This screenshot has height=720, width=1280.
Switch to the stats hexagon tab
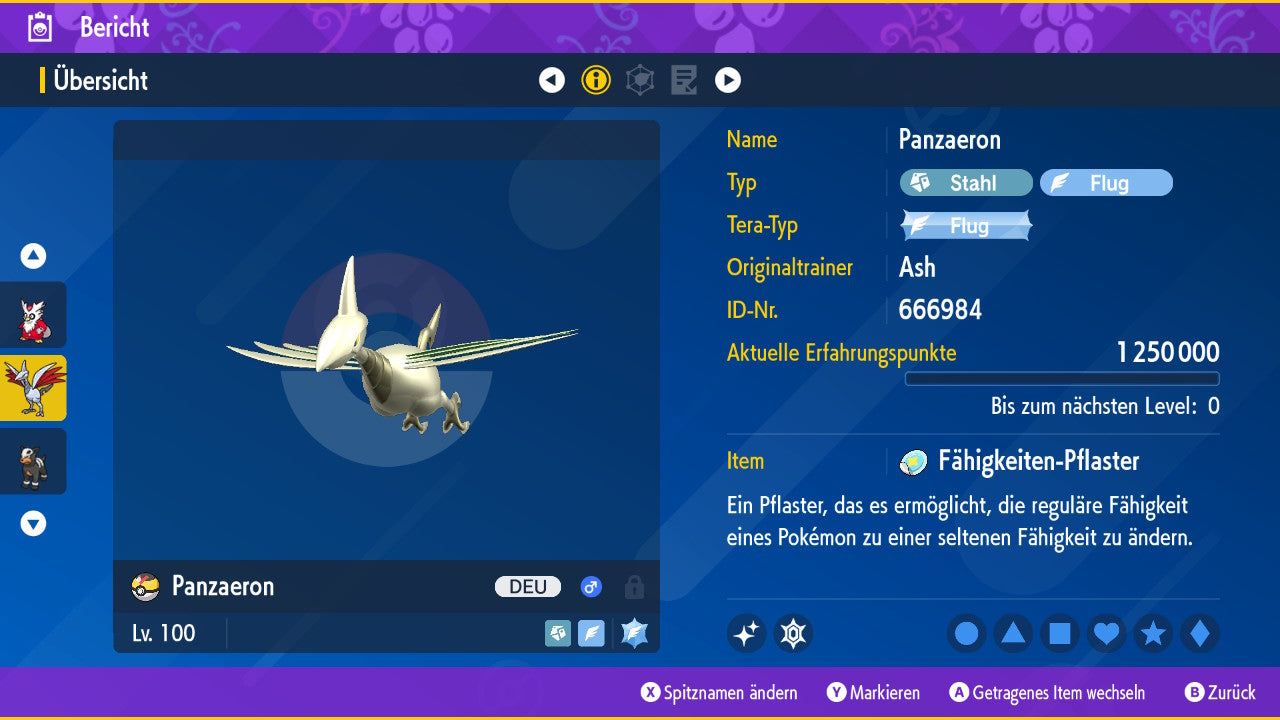tap(640, 80)
